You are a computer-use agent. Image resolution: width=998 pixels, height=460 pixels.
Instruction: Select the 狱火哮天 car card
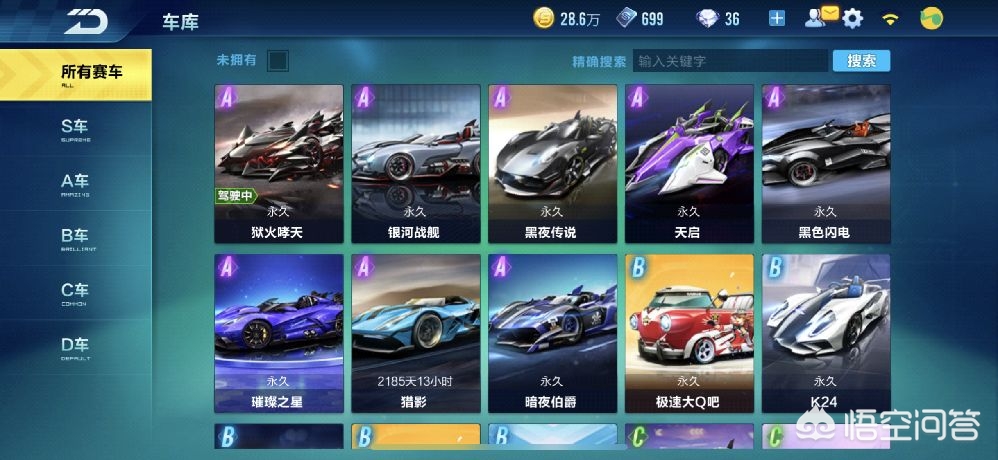279,164
